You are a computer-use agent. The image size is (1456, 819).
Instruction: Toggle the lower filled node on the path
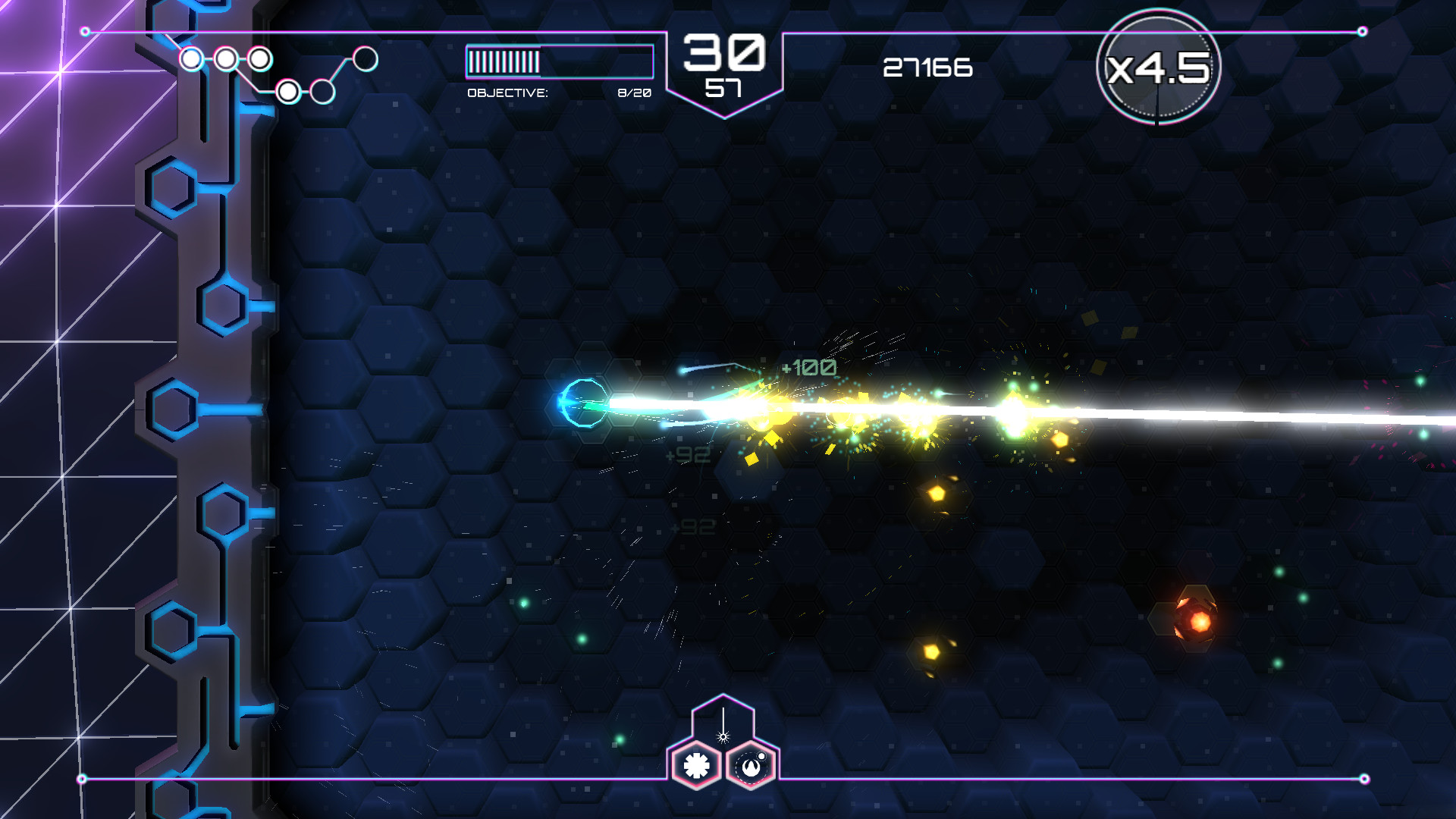(288, 93)
